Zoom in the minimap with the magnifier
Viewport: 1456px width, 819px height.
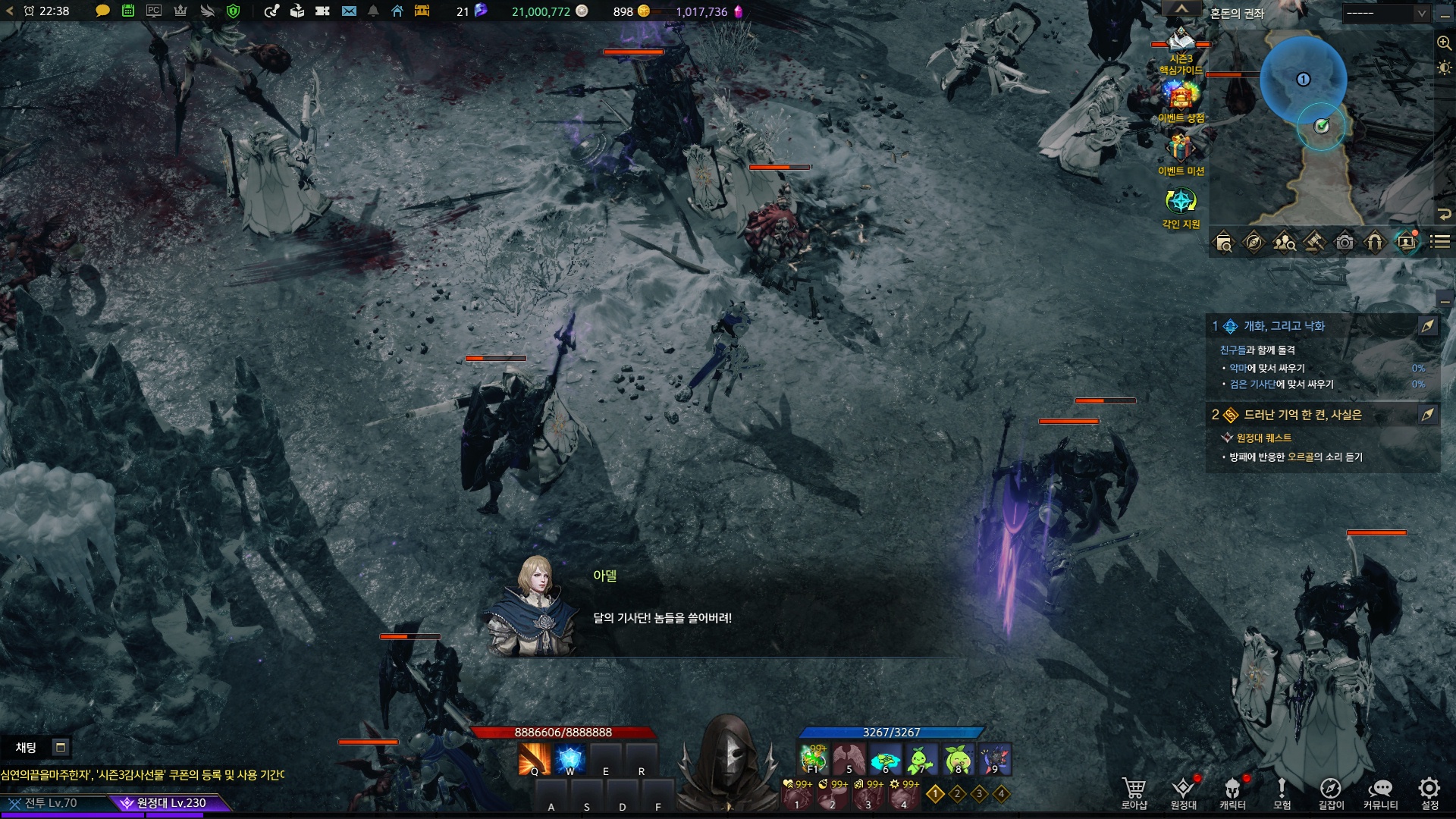1444,43
